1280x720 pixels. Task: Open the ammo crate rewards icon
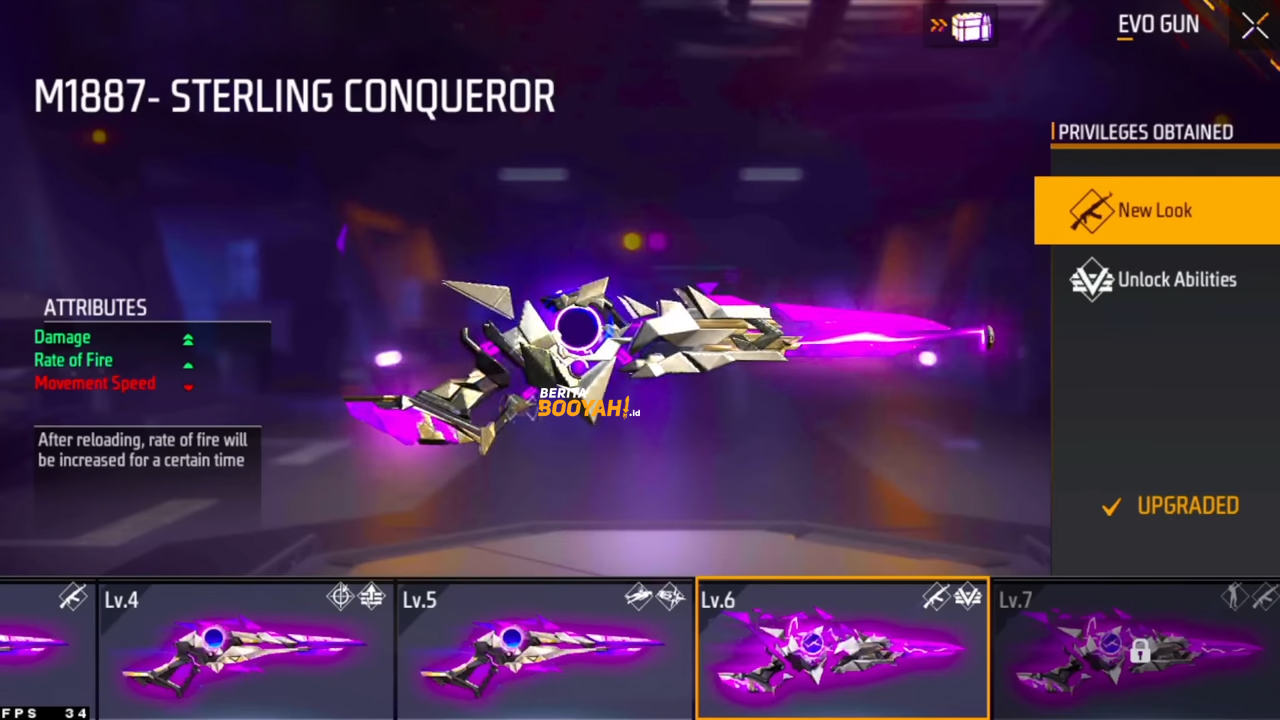tap(969, 27)
